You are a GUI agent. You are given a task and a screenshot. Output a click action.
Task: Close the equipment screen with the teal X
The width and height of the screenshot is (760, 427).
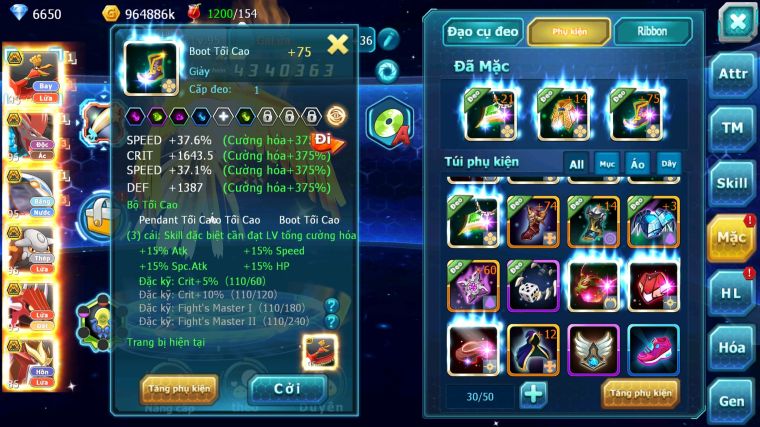(x=737, y=21)
